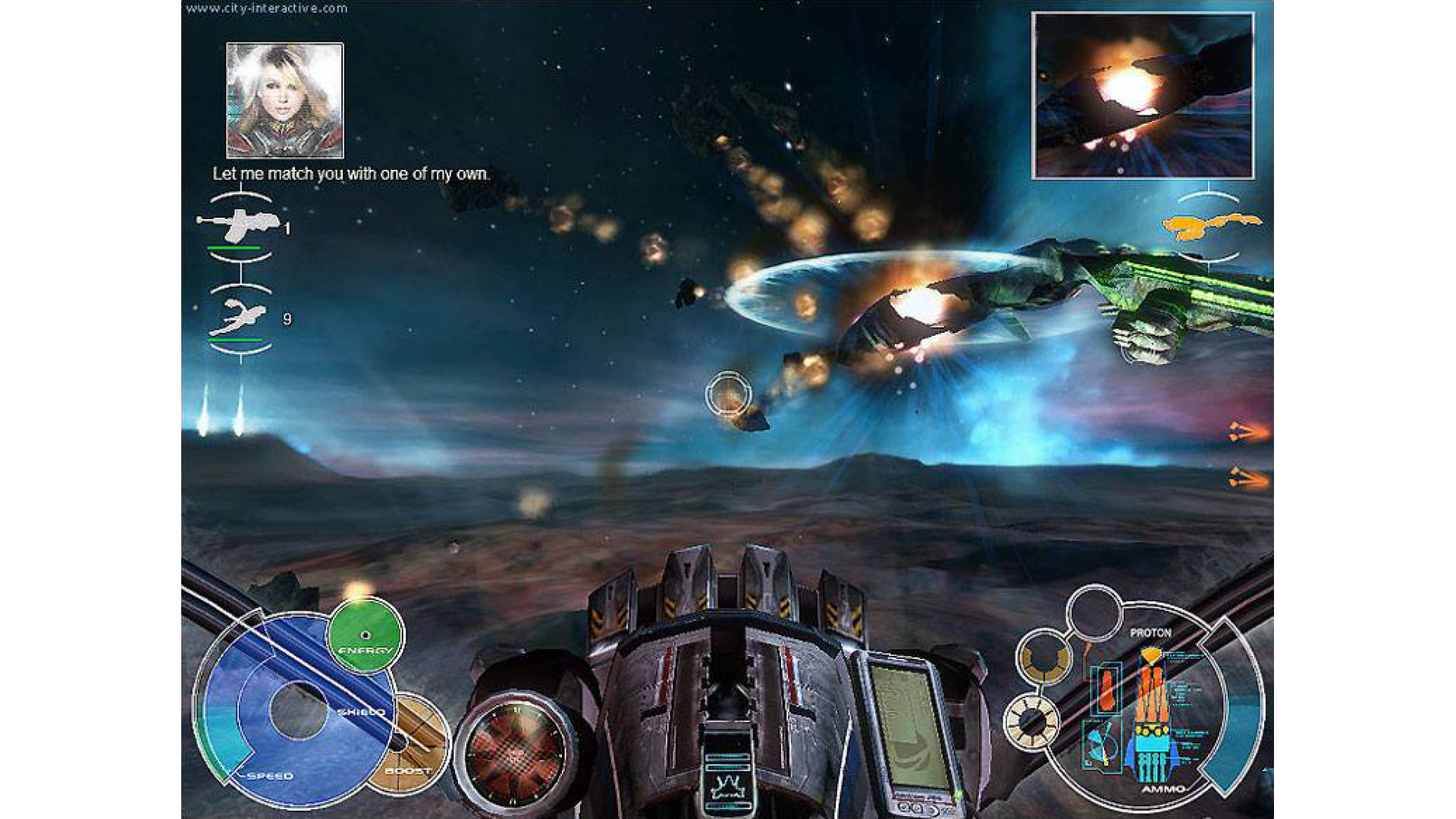Click the blonde pilot comm portrait
This screenshot has height=819, width=1456.
pos(284,100)
